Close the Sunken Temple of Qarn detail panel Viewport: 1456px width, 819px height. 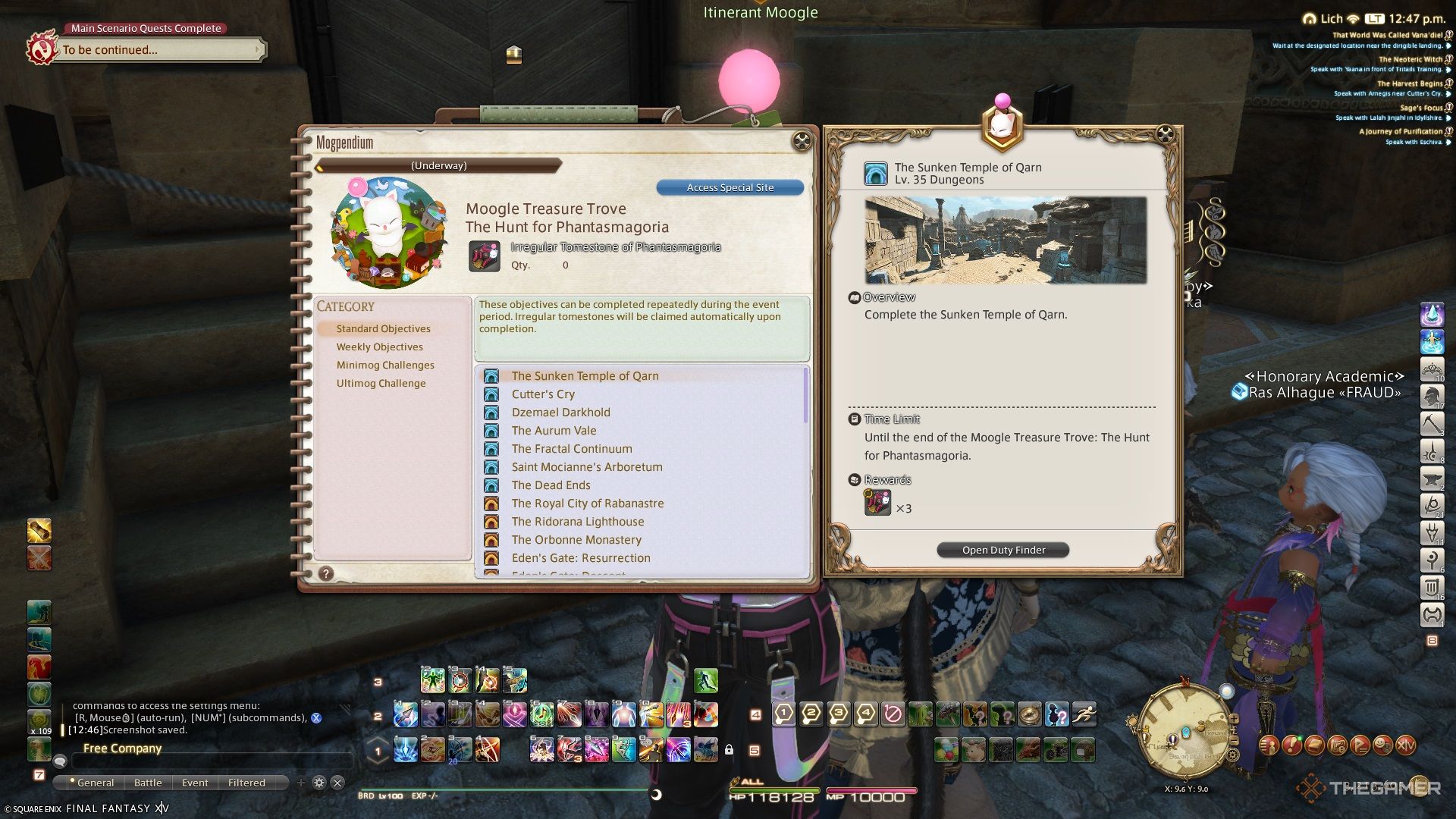click(1165, 136)
